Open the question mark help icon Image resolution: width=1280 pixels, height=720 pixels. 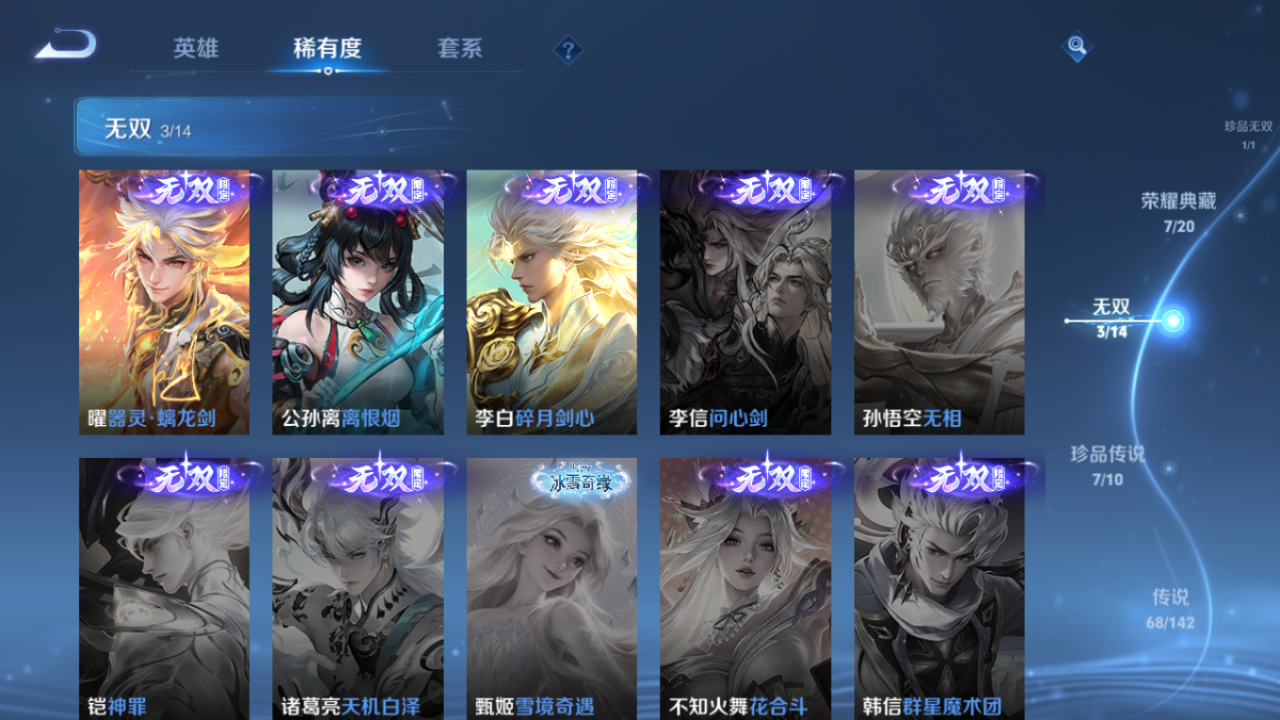pyautogui.click(x=566, y=48)
